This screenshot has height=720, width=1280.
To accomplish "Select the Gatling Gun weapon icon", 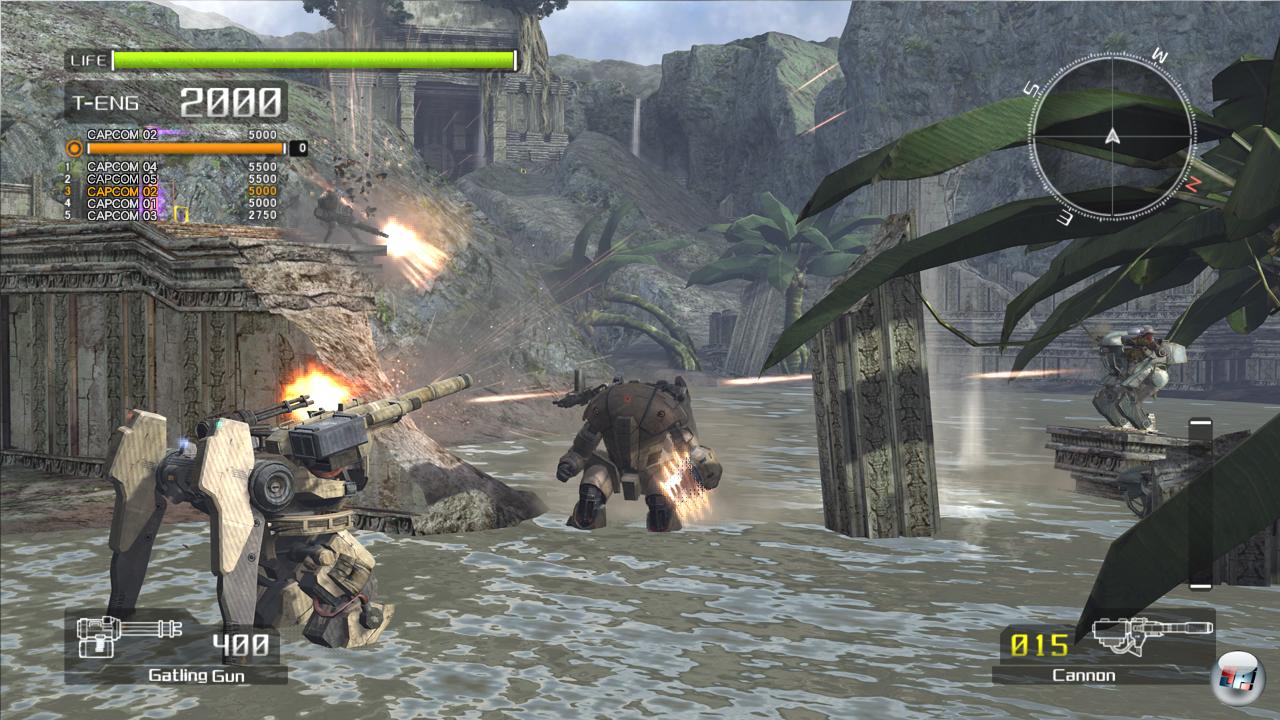I will tap(129, 637).
